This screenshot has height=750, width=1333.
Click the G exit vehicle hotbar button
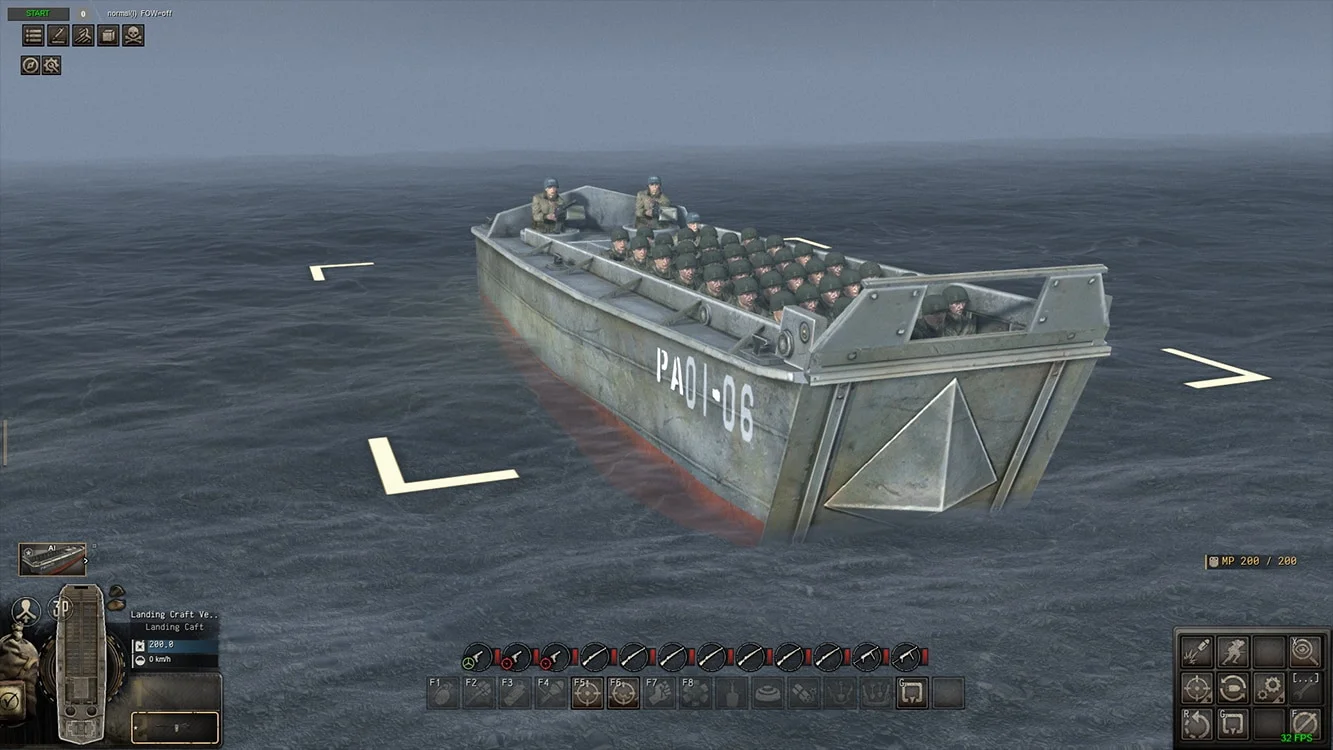pyautogui.click(x=912, y=693)
